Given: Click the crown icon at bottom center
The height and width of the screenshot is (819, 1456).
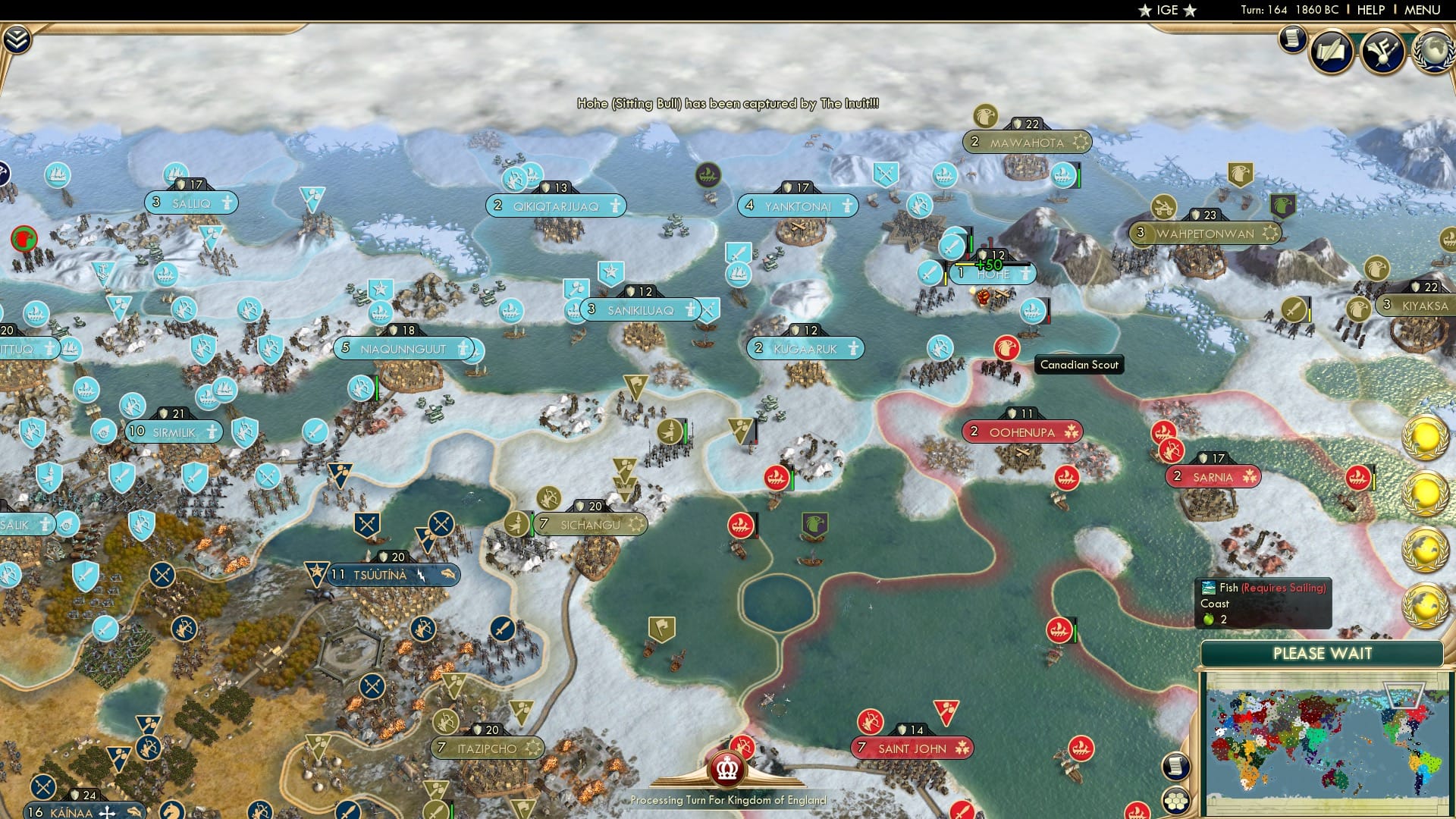Looking at the screenshot, I should (x=726, y=768).
